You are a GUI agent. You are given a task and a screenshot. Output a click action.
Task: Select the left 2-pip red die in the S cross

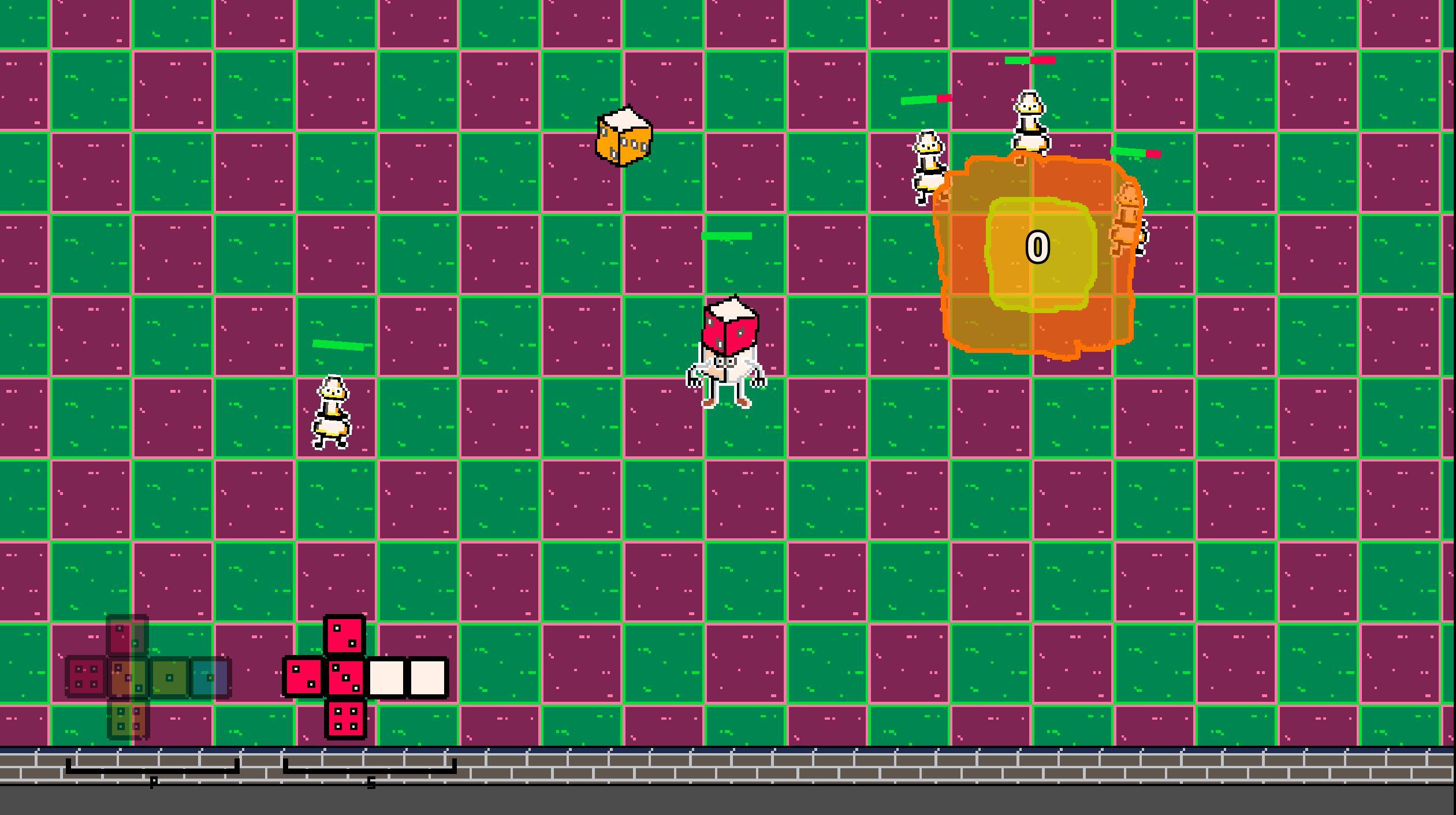(303, 677)
